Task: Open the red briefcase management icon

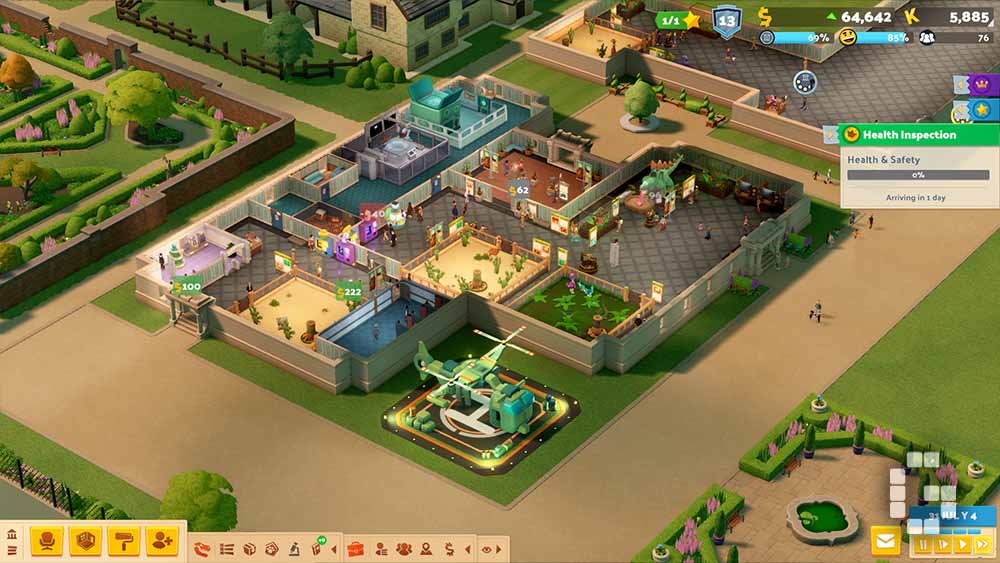Action: (355, 549)
